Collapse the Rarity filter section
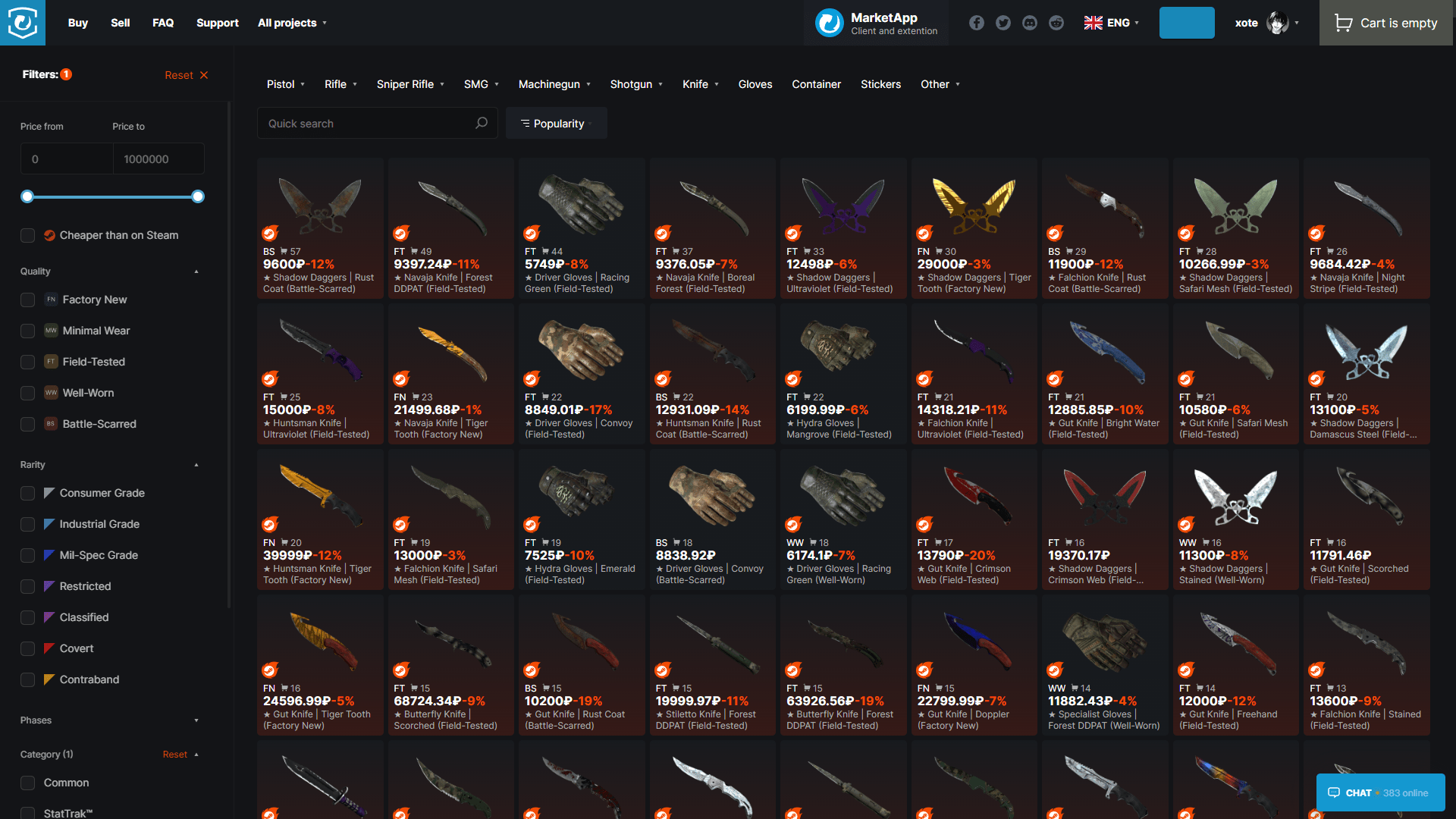 (196, 465)
